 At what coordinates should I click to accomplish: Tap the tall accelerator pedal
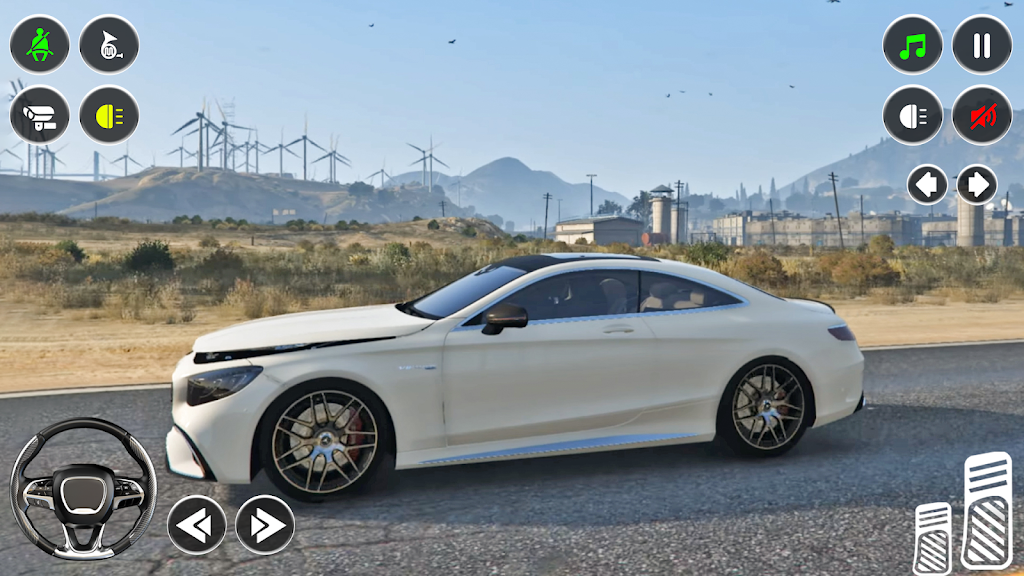987,510
